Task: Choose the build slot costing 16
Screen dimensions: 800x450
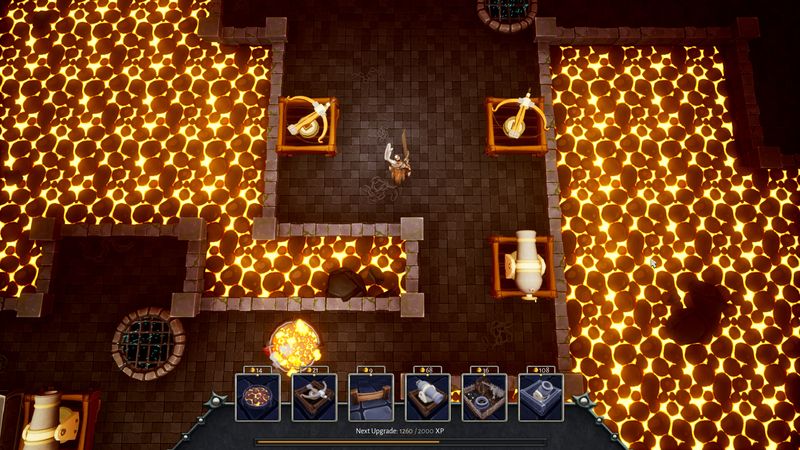Action: (484, 398)
